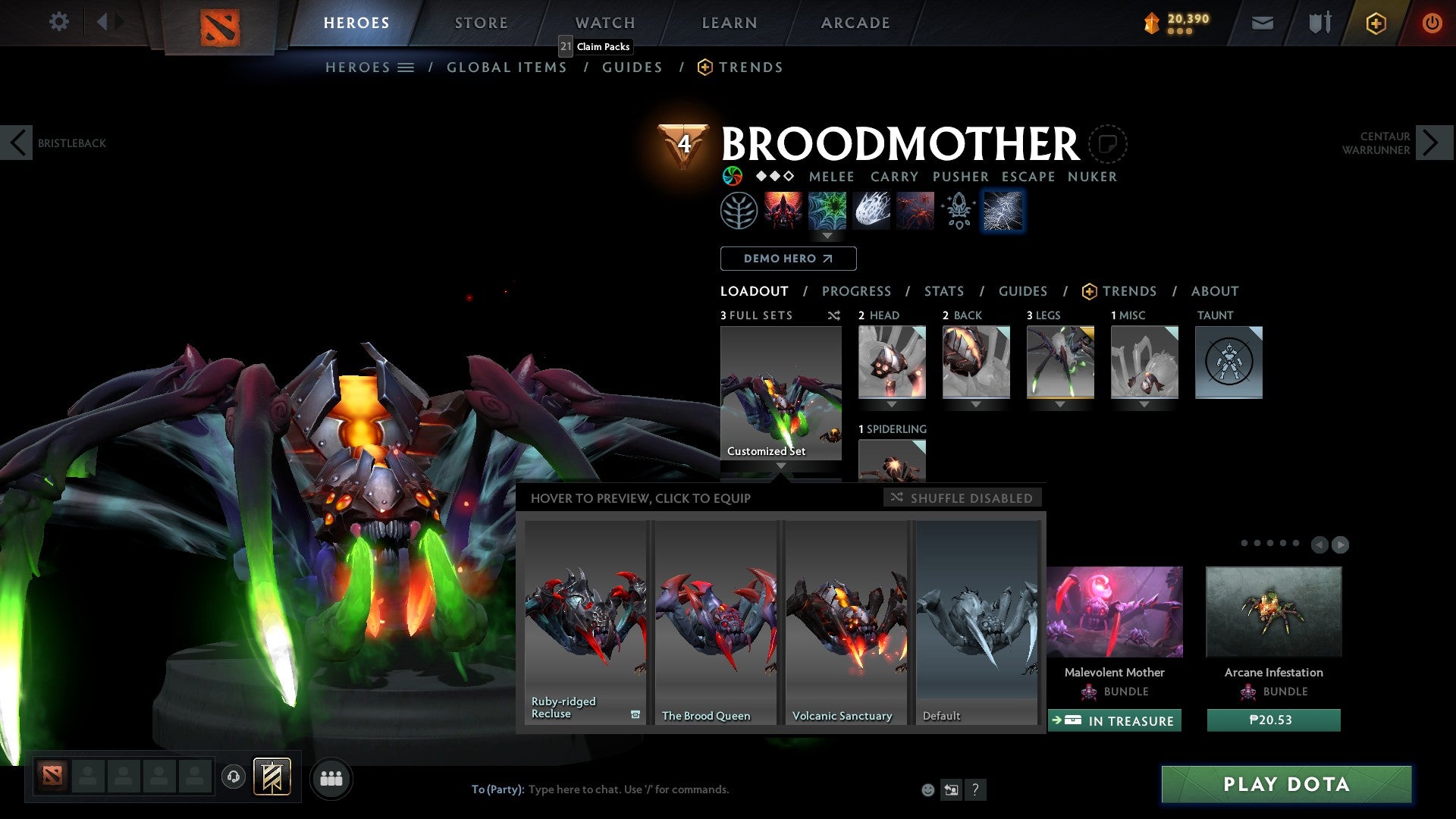Screen dimensions: 1456x819
Task: Open the friends list group icon
Action: (x=331, y=778)
